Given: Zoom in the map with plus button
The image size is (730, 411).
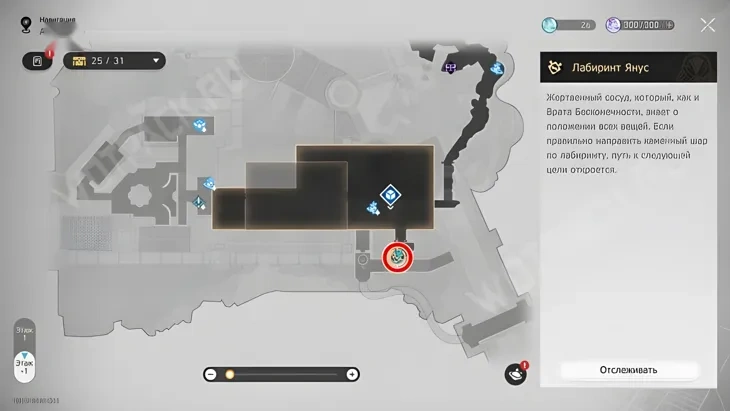Looking at the screenshot, I should (352, 374).
